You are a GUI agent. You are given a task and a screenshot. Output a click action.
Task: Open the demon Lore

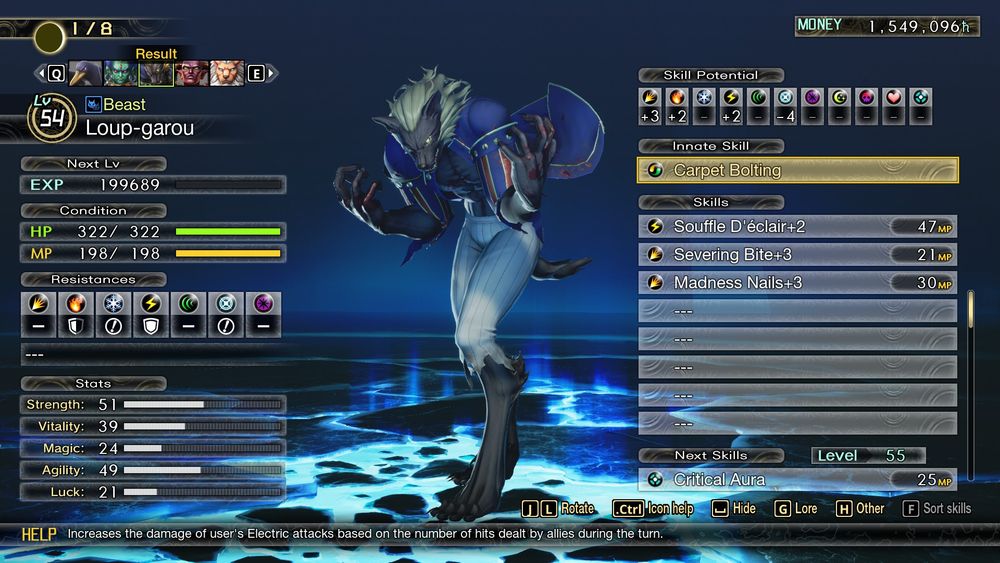click(x=806, y=508)
